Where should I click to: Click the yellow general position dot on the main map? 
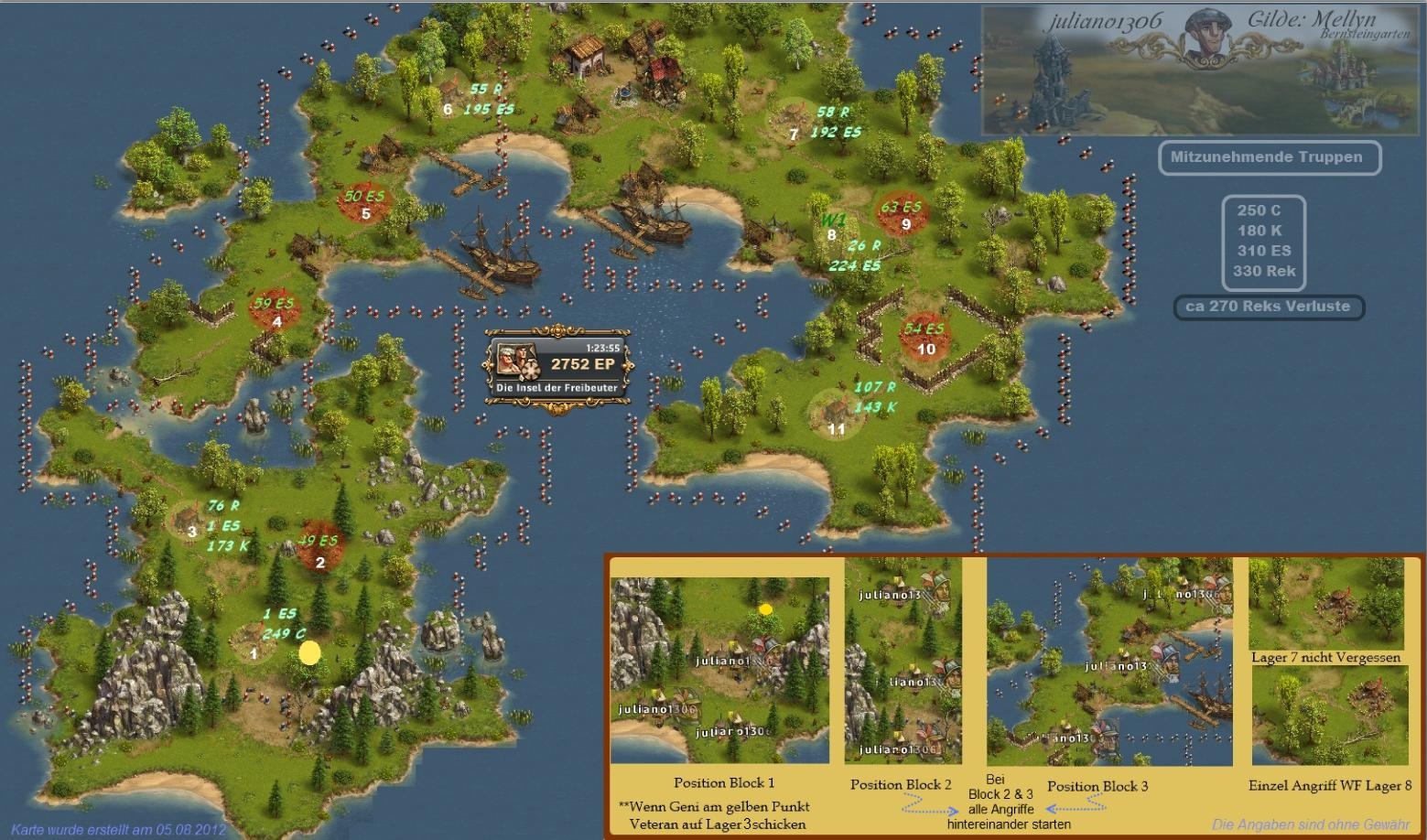[x=309, y=652]
